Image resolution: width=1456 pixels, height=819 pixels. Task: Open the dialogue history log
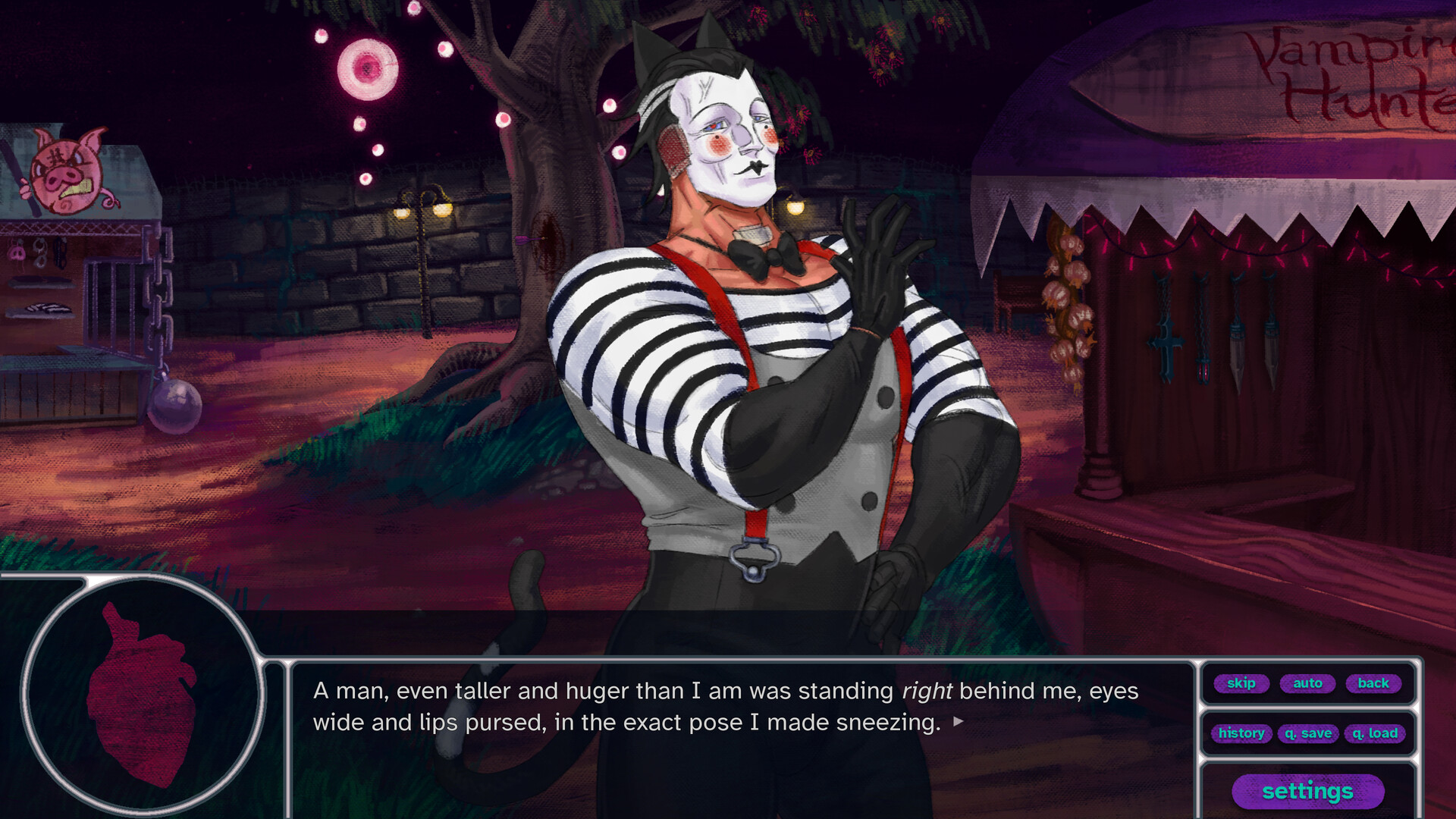[x=1241, y=733]
